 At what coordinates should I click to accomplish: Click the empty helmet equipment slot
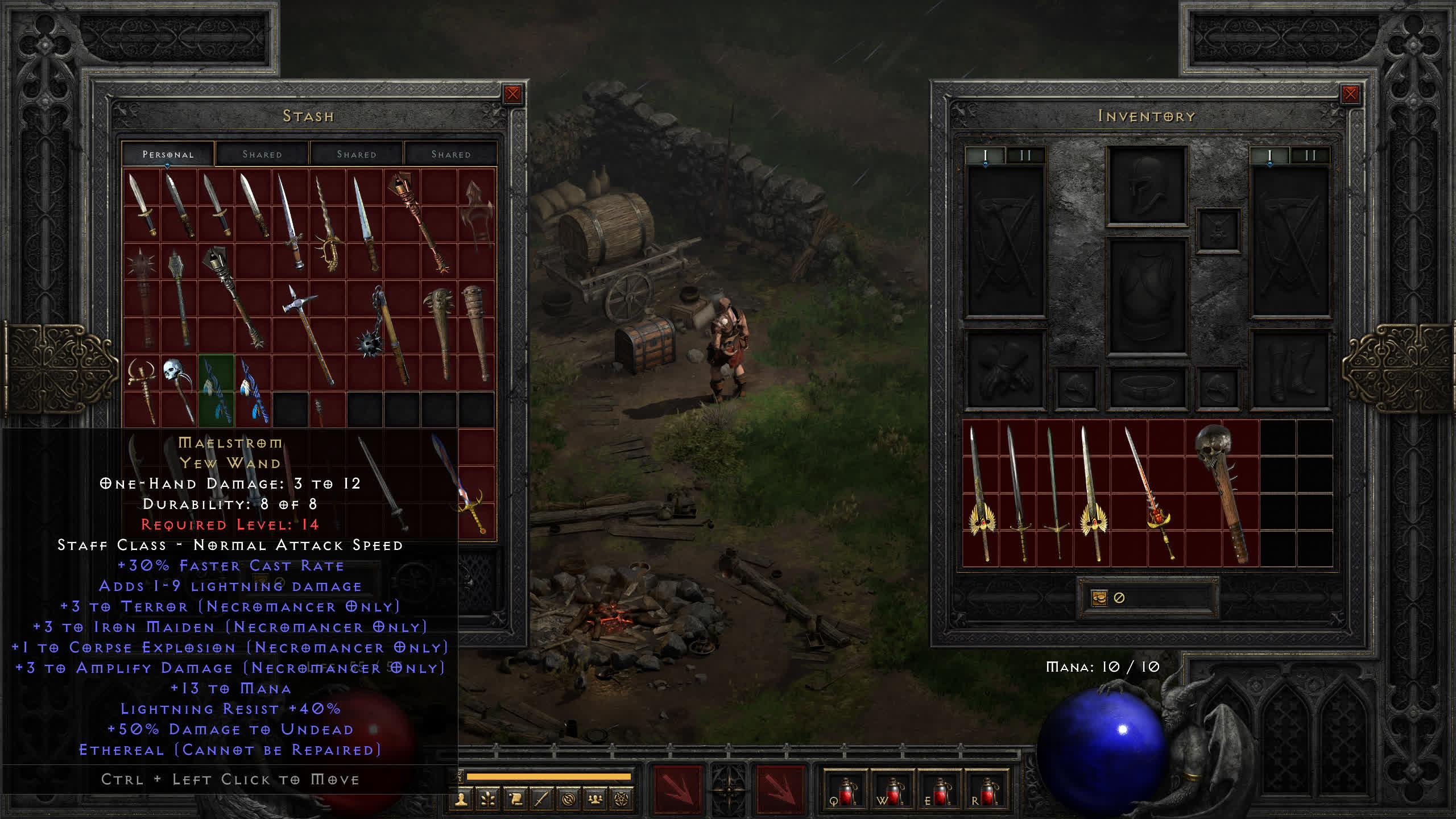tap(1147, 185)
